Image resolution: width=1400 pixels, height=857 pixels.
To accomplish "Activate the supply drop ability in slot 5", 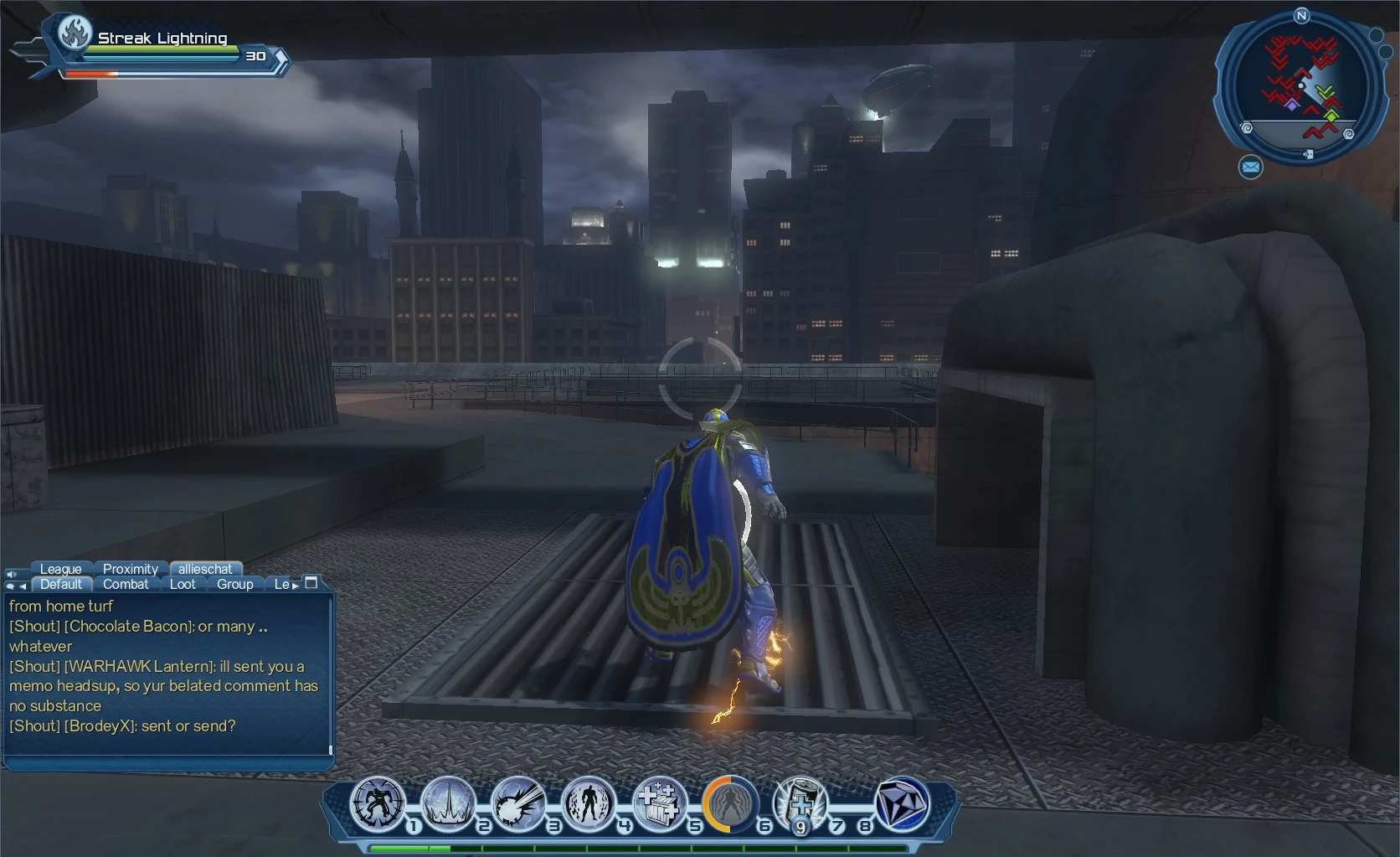I will tap(661, 803).
